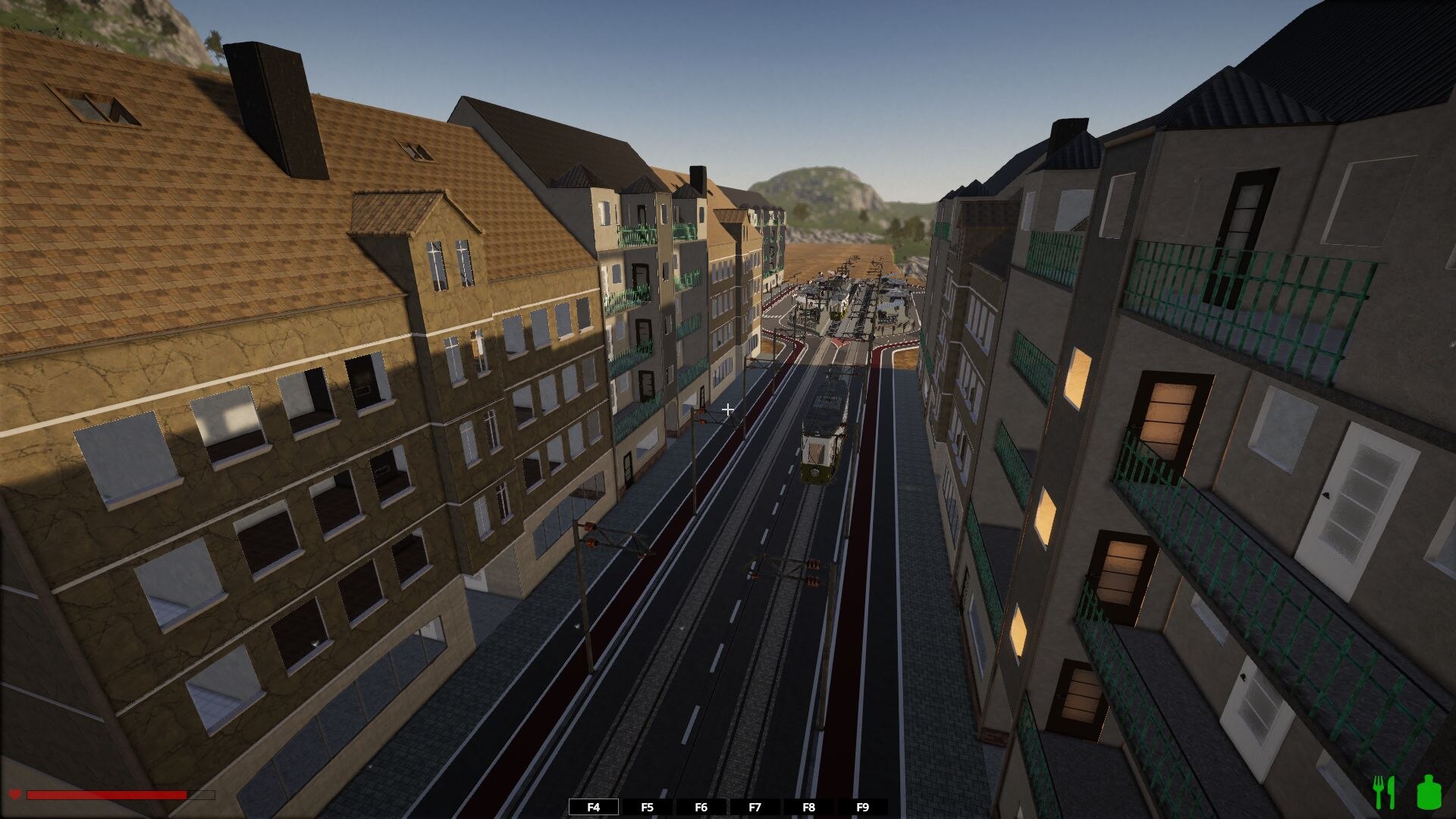Select the F4 hotbar slot
The width and height of the screenshot is (1456, 819).
594,807
